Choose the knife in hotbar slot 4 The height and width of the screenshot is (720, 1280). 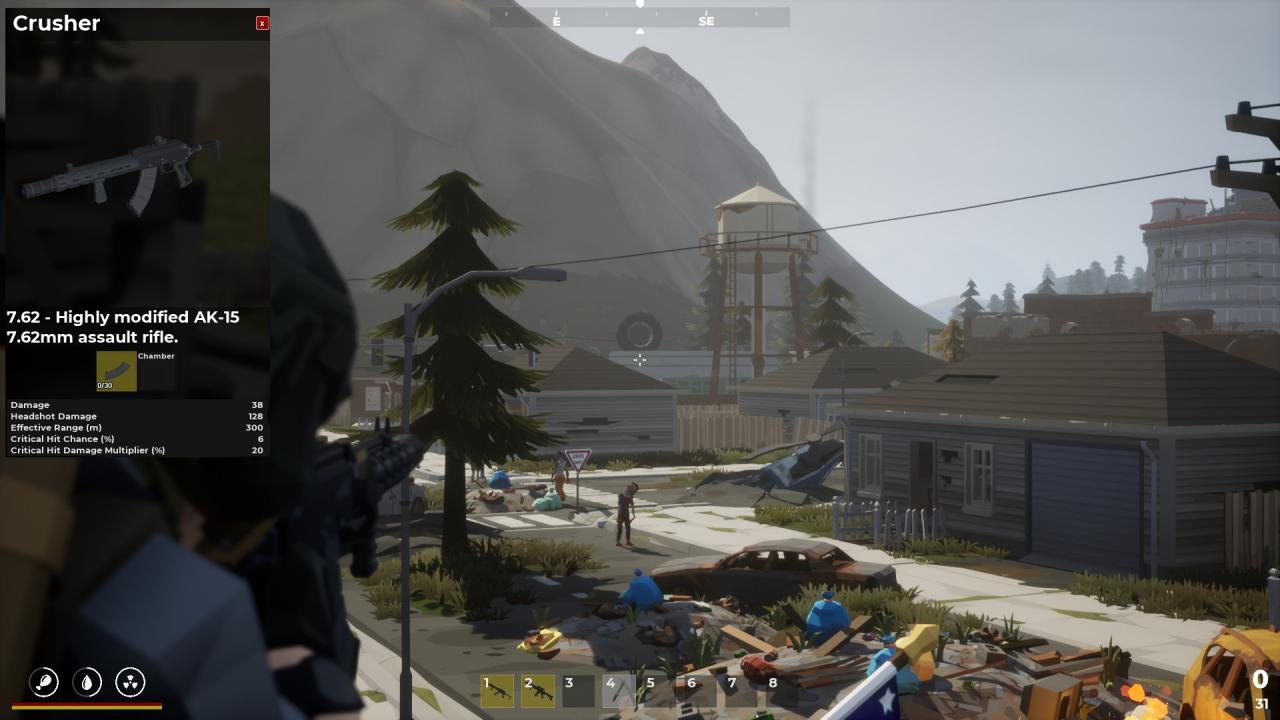[x=619, y=690]
